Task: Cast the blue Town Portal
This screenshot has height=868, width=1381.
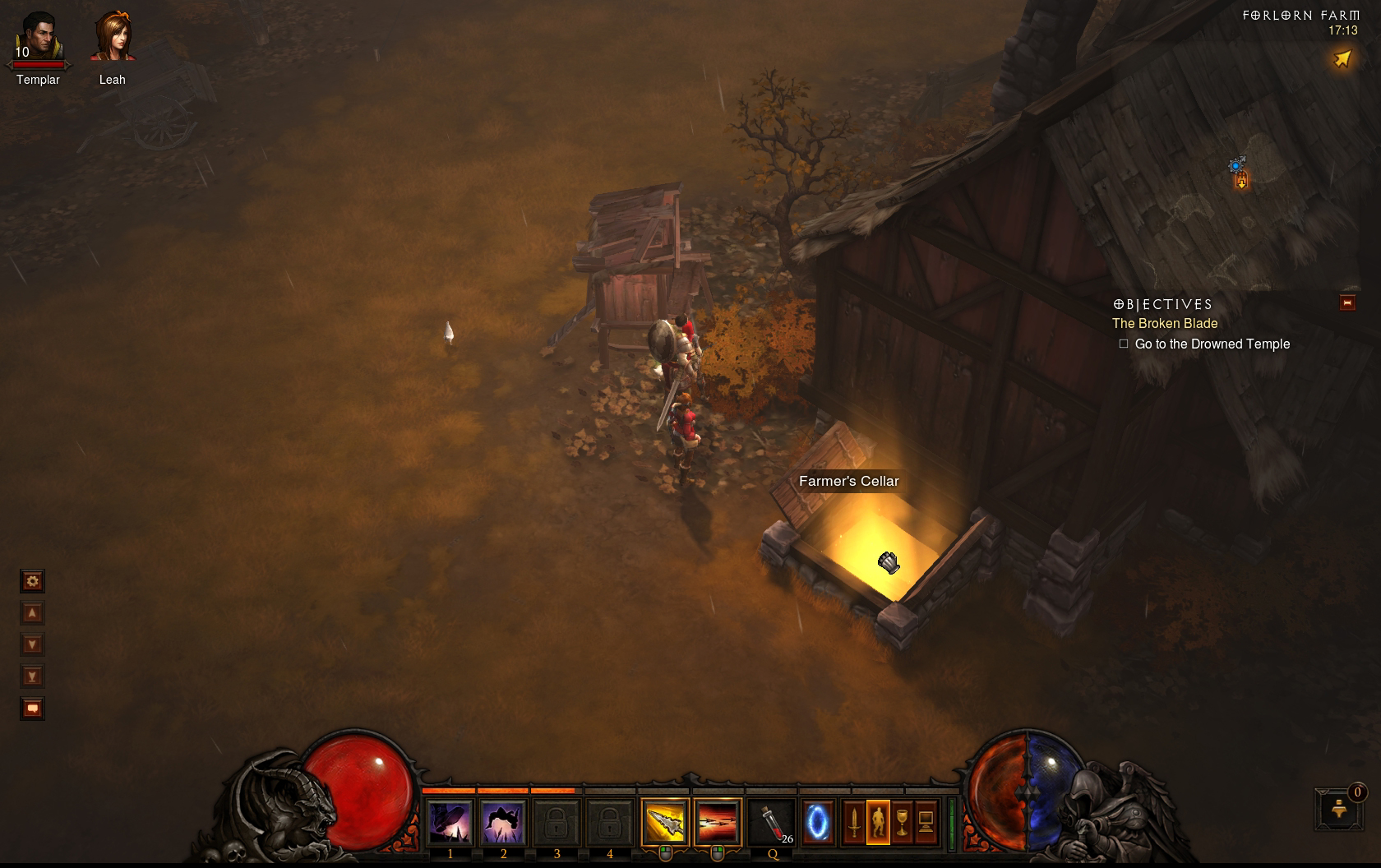Action: click(x=817, y=822)
